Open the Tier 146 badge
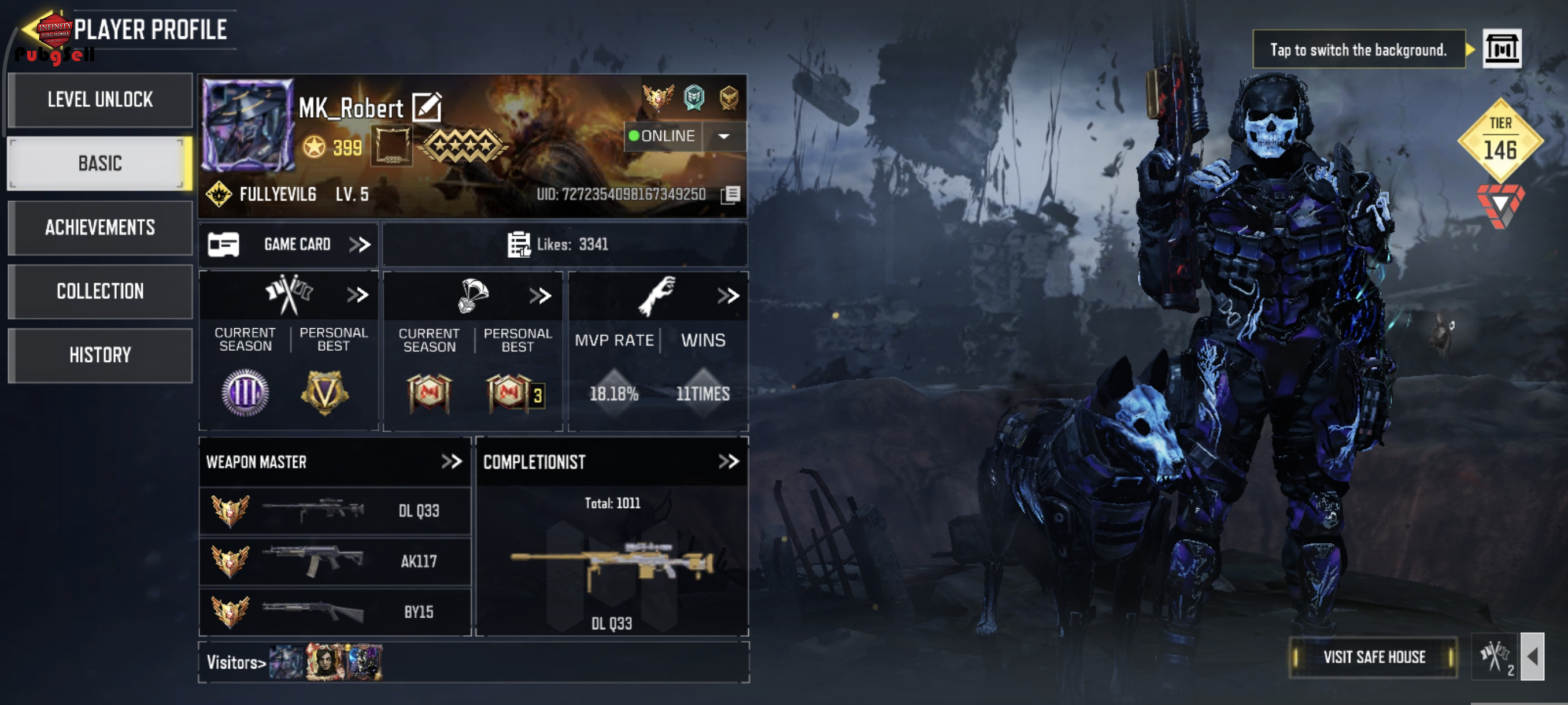 (x=1500, y=141)
